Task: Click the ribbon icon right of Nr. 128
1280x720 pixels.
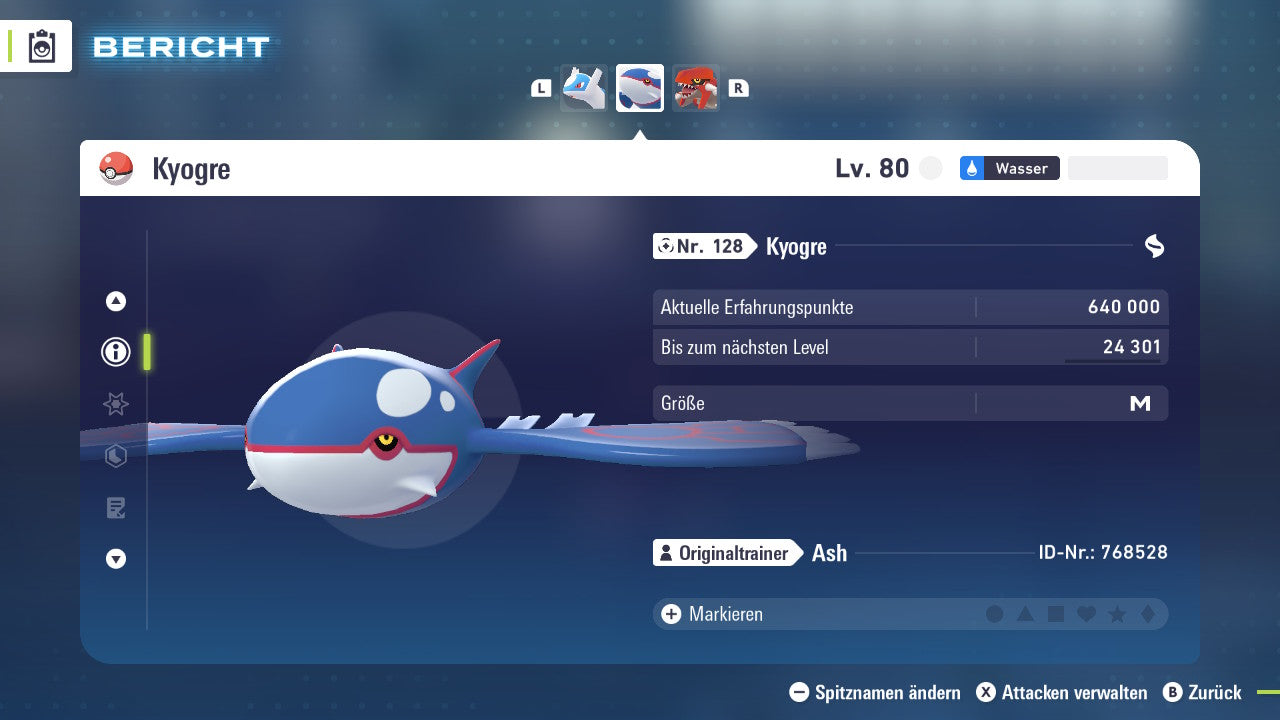Action: [1155, 246]
